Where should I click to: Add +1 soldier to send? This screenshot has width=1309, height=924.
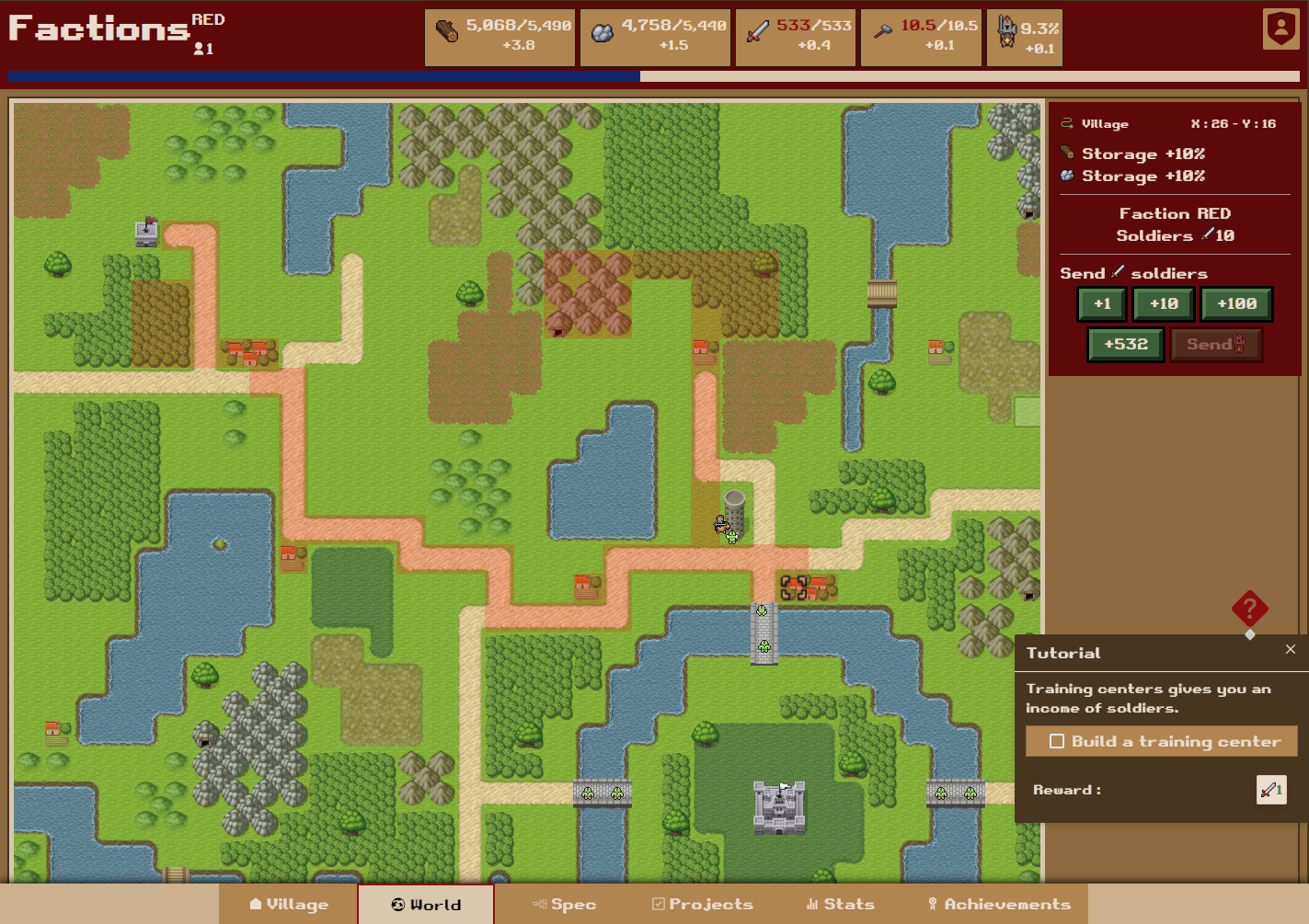(x=1102, y=304)
